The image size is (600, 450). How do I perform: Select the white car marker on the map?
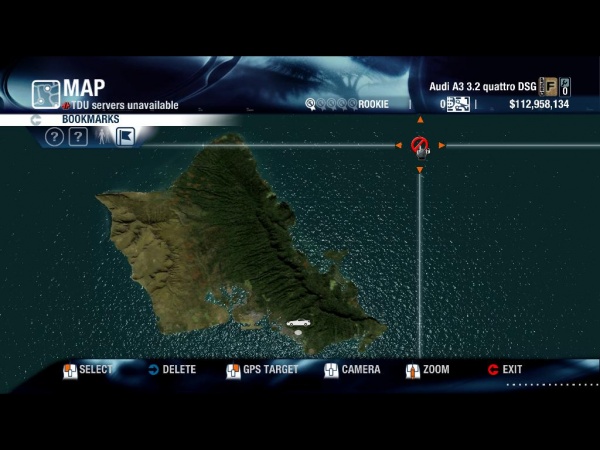(x=298, y=323)
